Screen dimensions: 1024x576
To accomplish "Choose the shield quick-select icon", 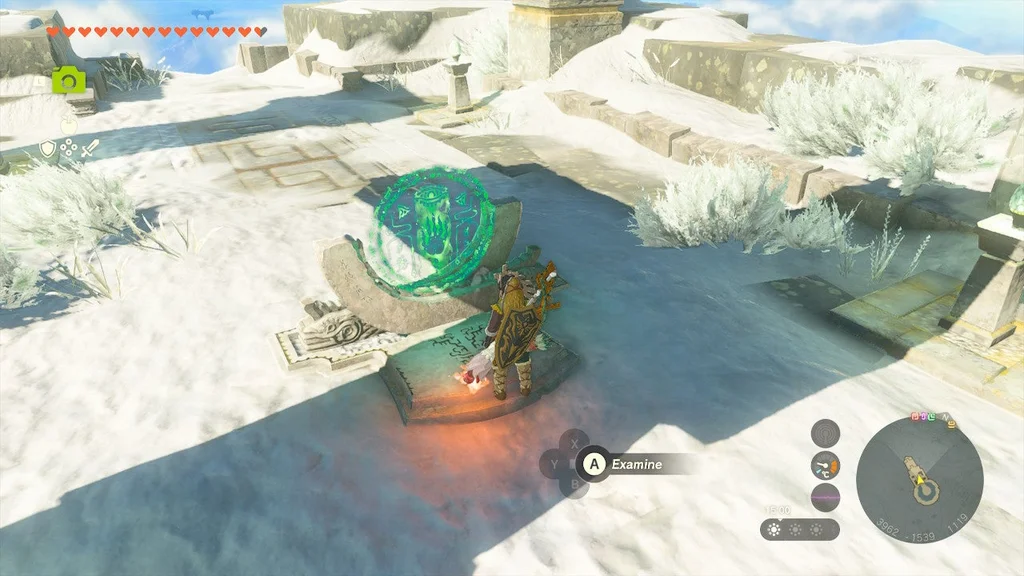I will click(47, 149).
